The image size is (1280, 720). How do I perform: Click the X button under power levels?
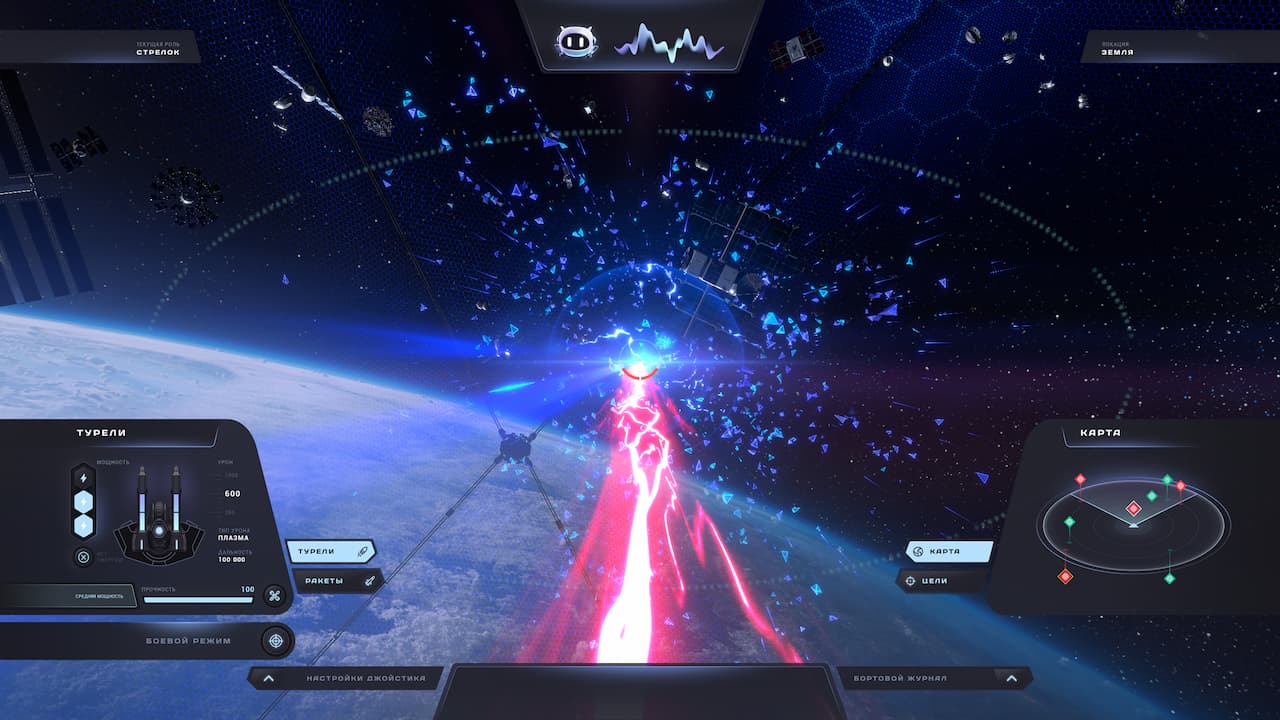tap(84, 557)
